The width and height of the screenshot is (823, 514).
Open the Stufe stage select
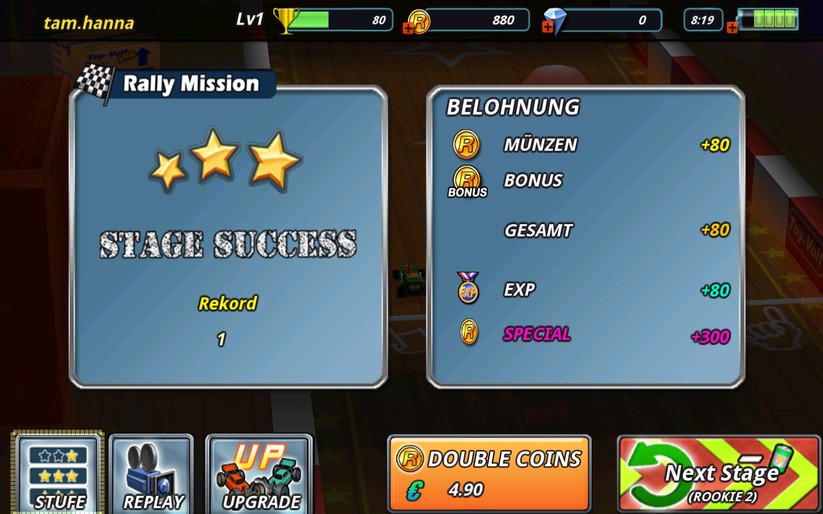point(58,474)
